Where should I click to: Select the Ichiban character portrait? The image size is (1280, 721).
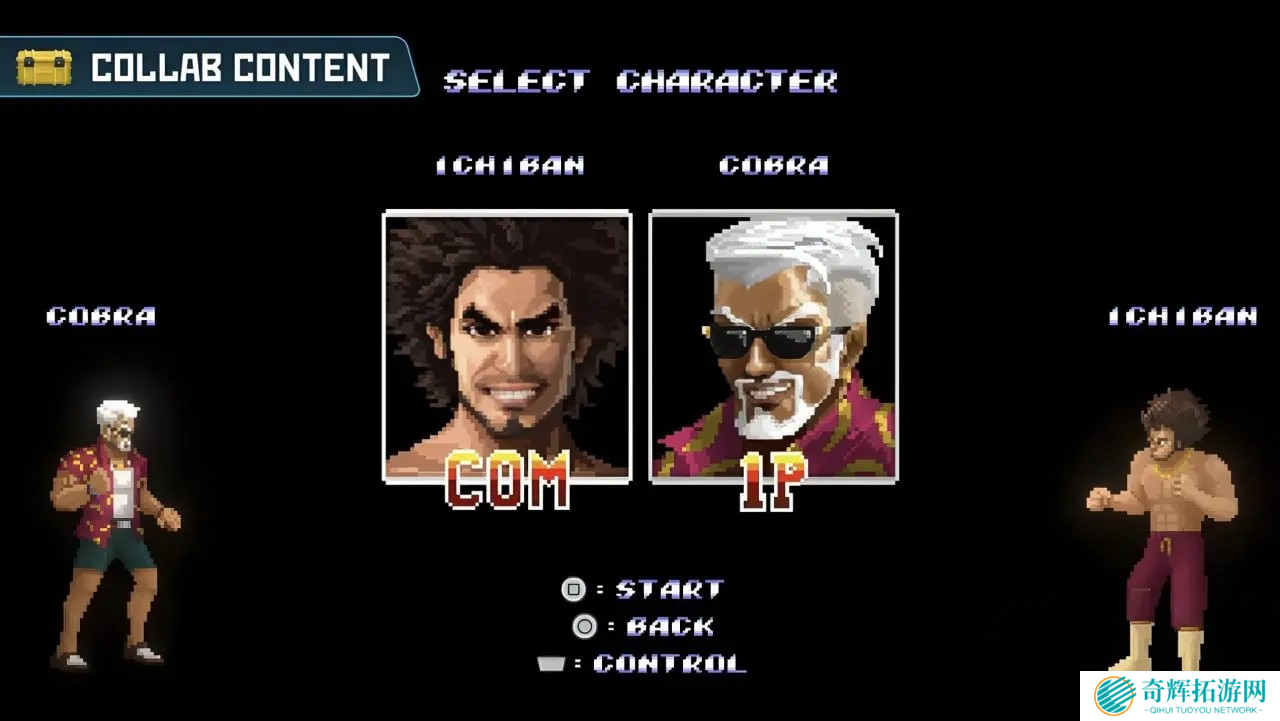point(507,346)
